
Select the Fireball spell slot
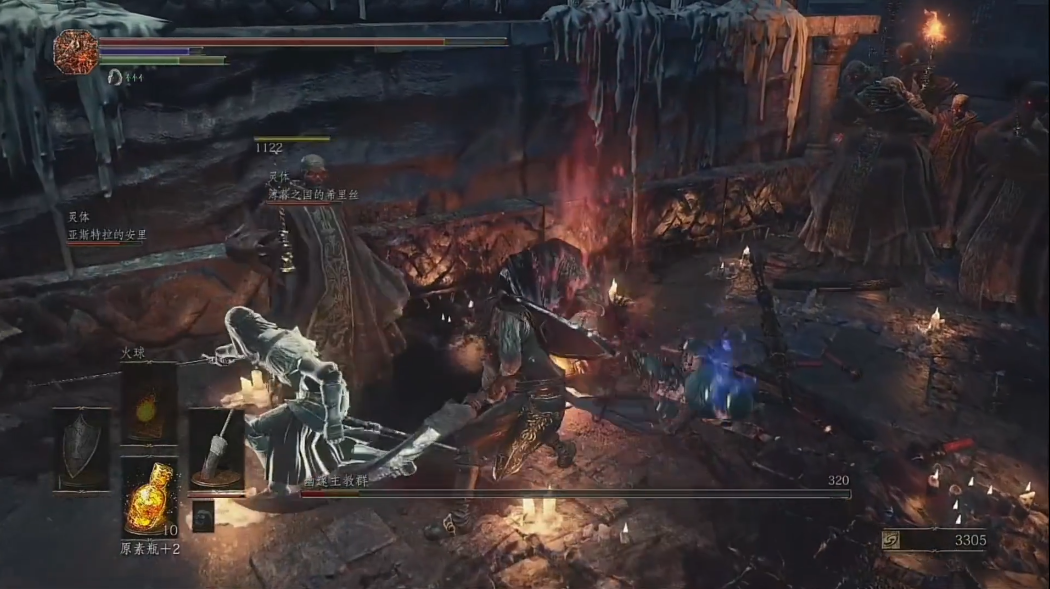click(149, 403)
